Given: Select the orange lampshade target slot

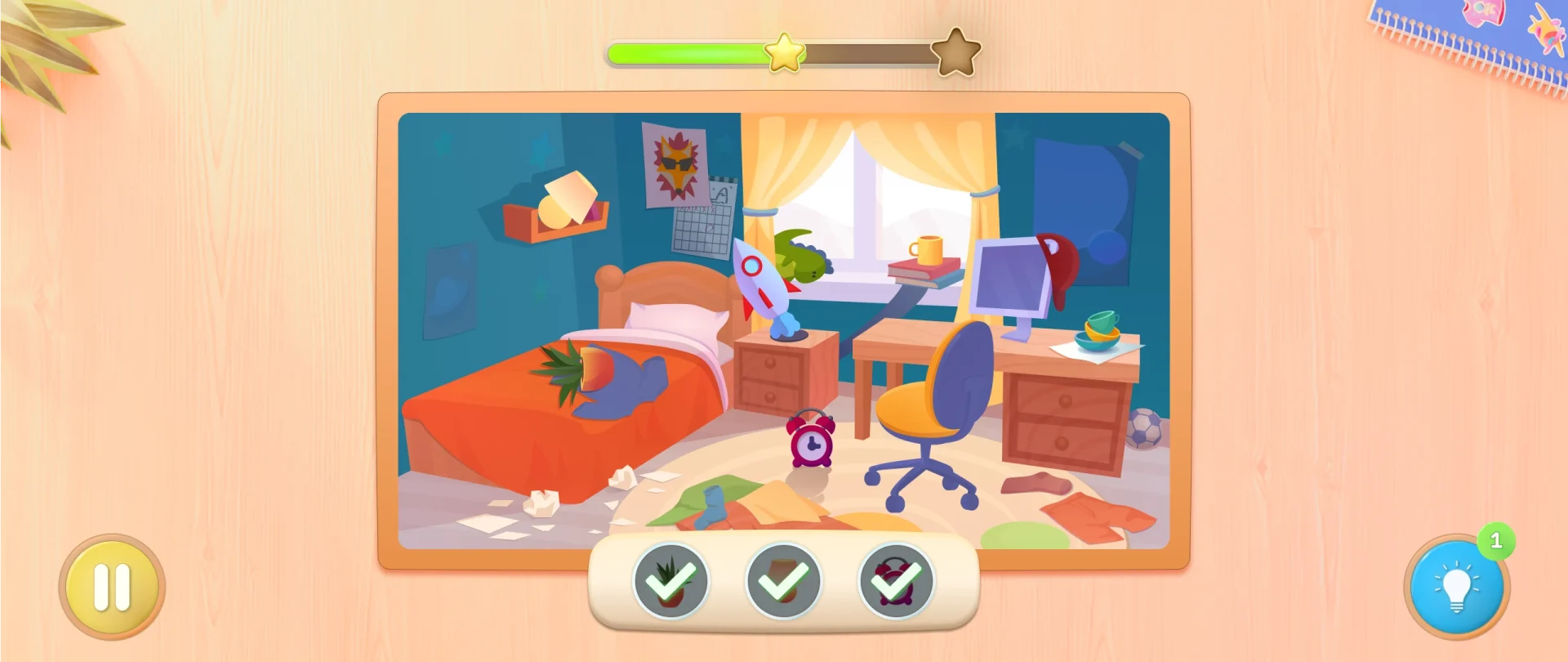Looking at the screenshot, I should pos(783,581).
